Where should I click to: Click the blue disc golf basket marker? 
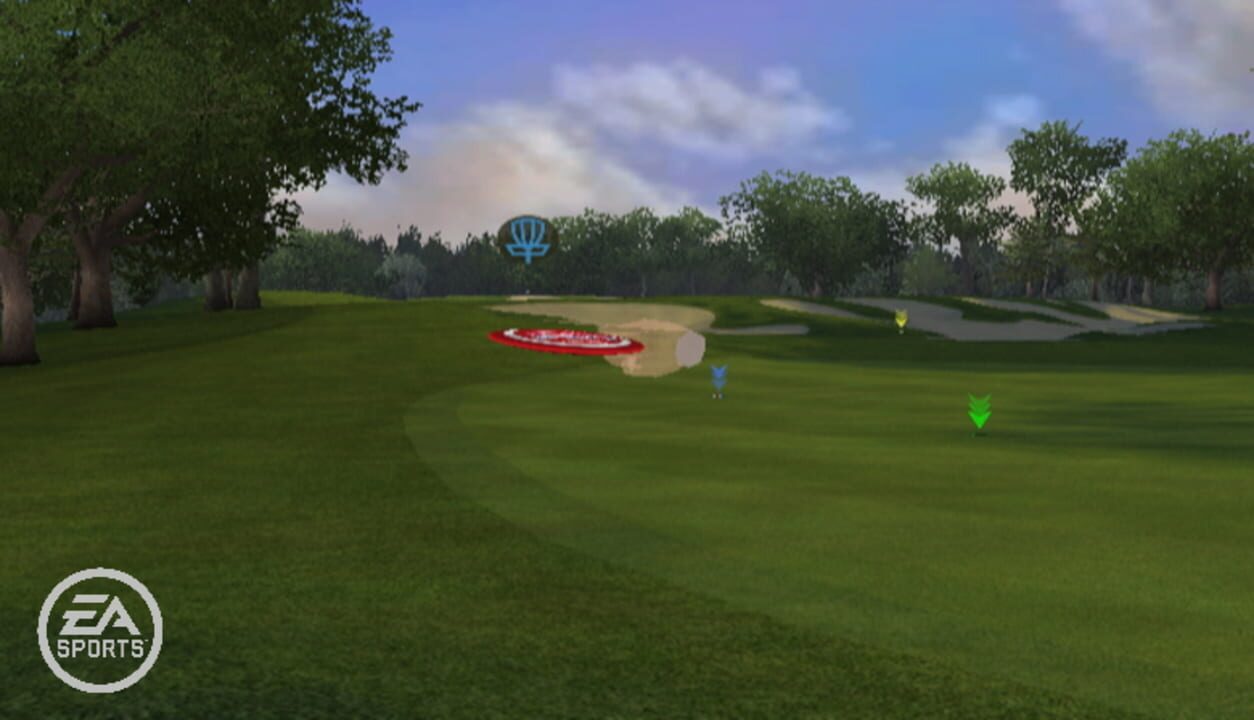pos(527,240)
